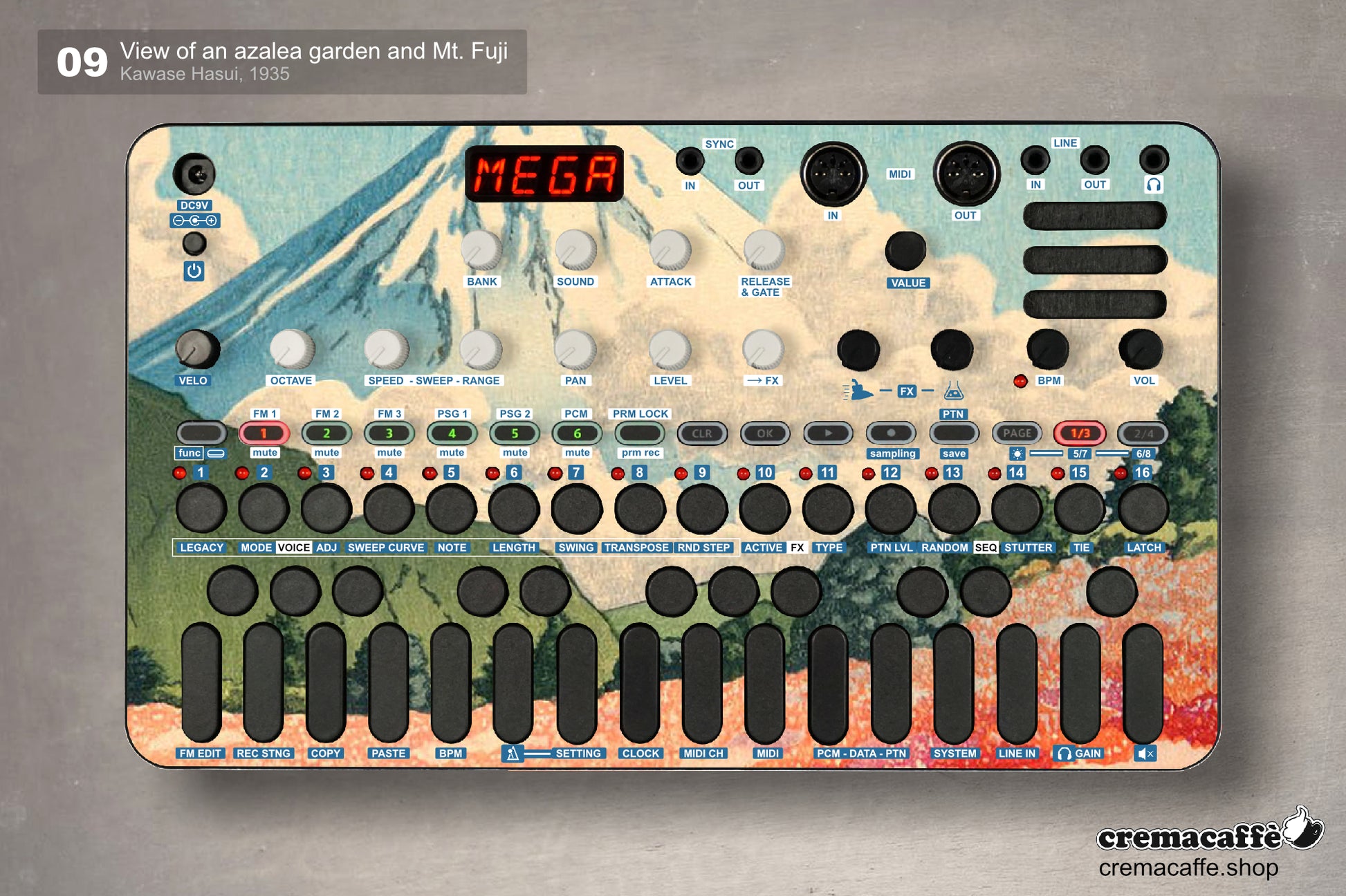The image size is (1346, 896).
Task: Toggle the power button
Action: point(194,244)
